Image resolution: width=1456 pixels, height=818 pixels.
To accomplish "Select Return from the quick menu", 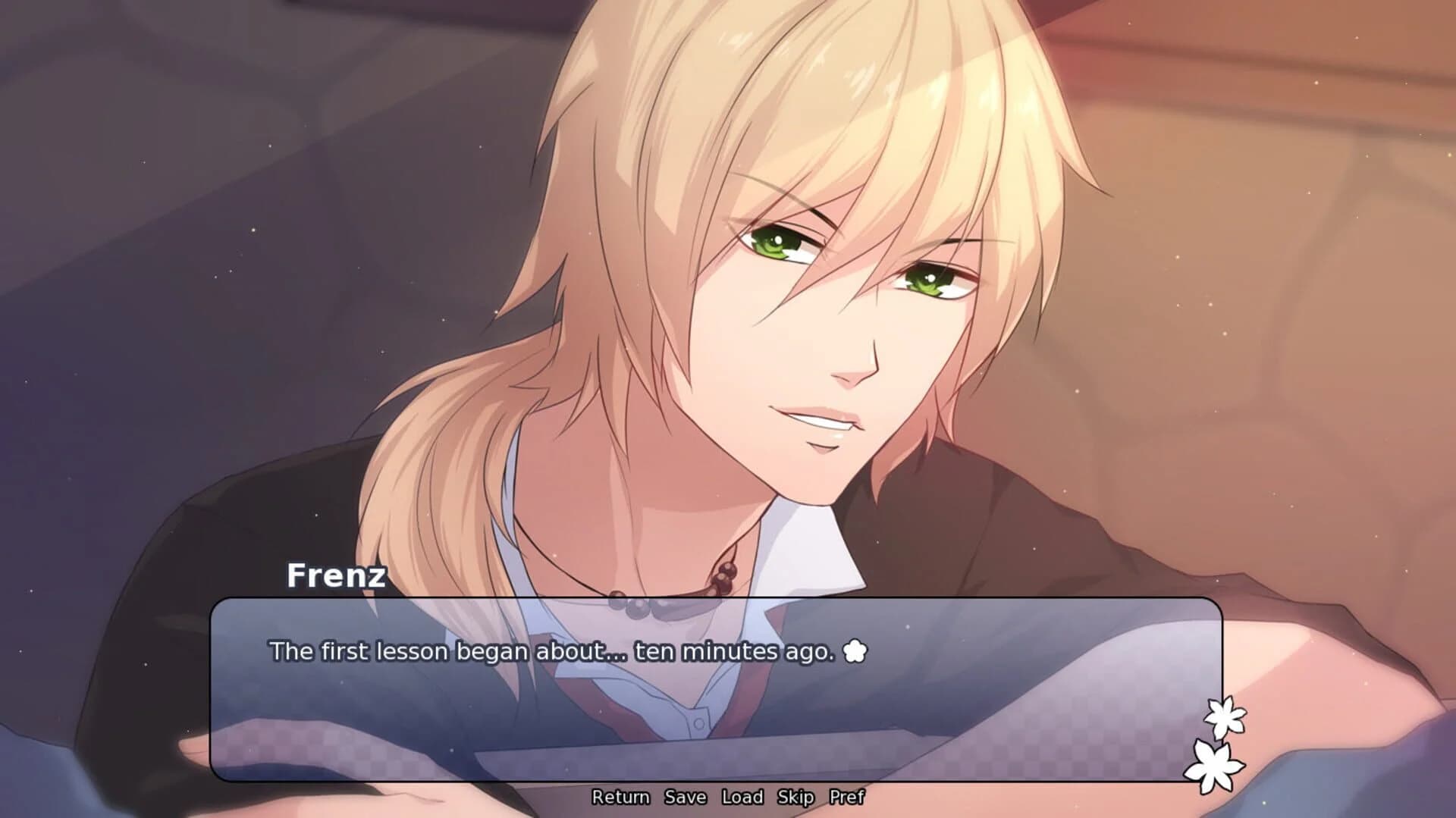I will pyautogui.click(x=620, y=798).
